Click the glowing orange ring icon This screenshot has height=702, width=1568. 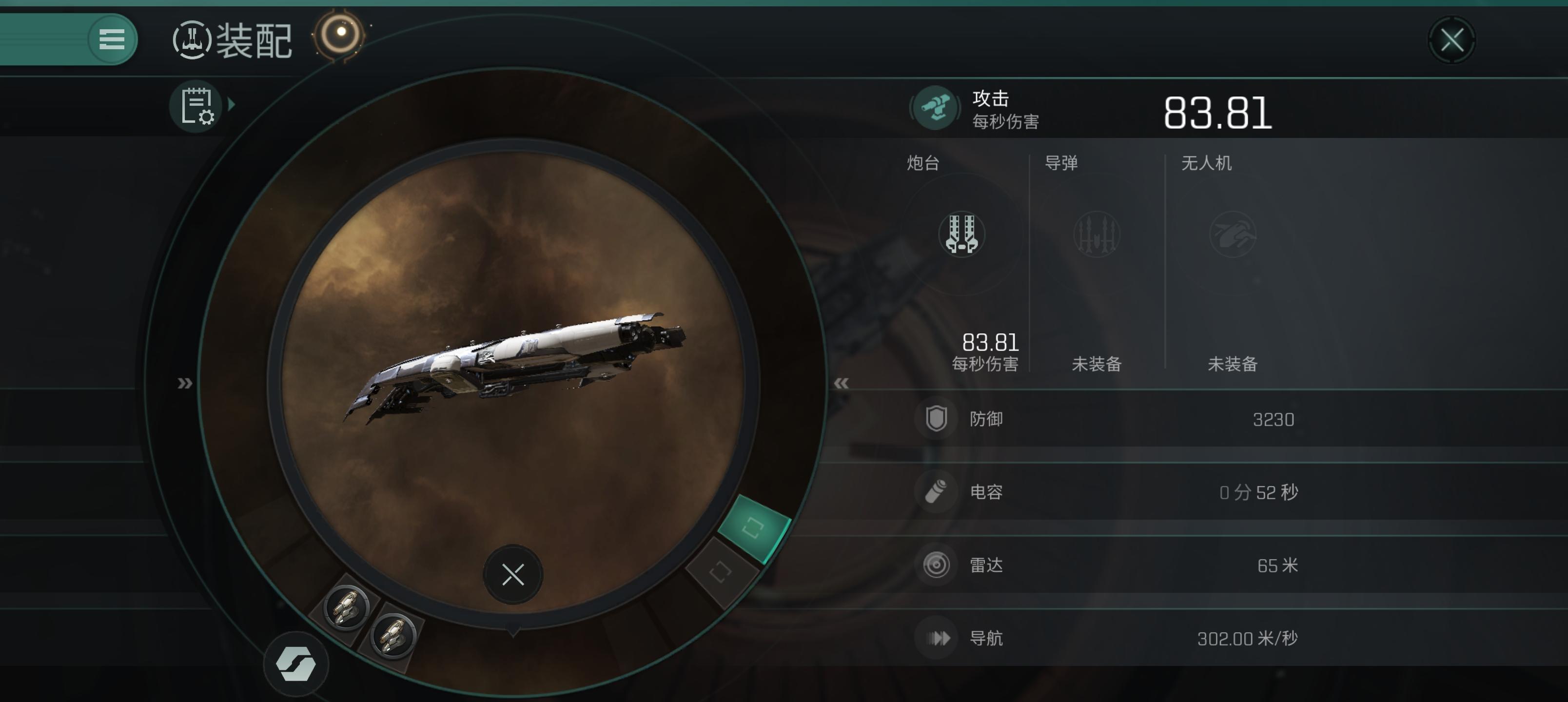click(x=340, y=34)
